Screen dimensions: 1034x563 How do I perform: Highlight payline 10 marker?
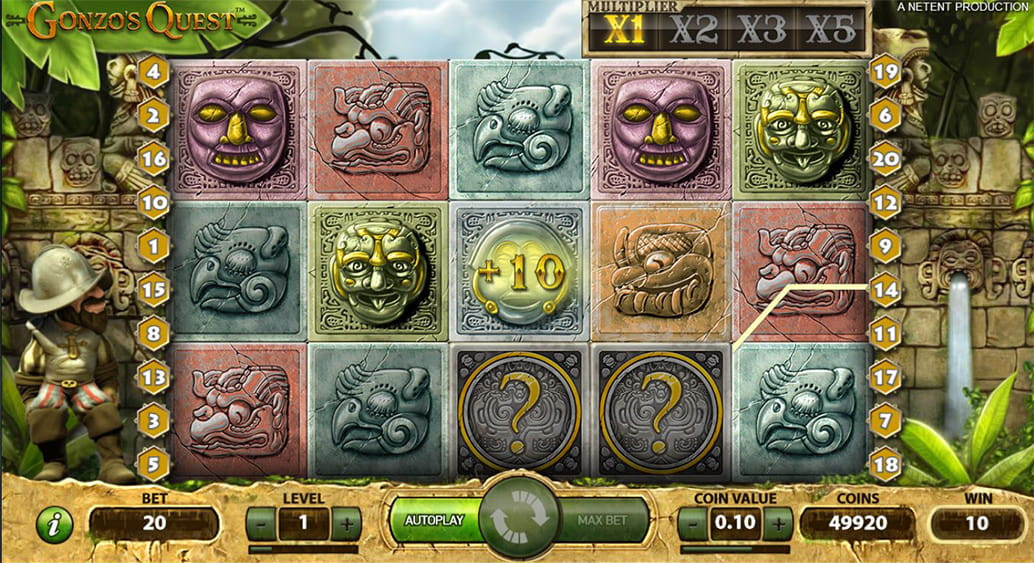[x=153, y=202]
